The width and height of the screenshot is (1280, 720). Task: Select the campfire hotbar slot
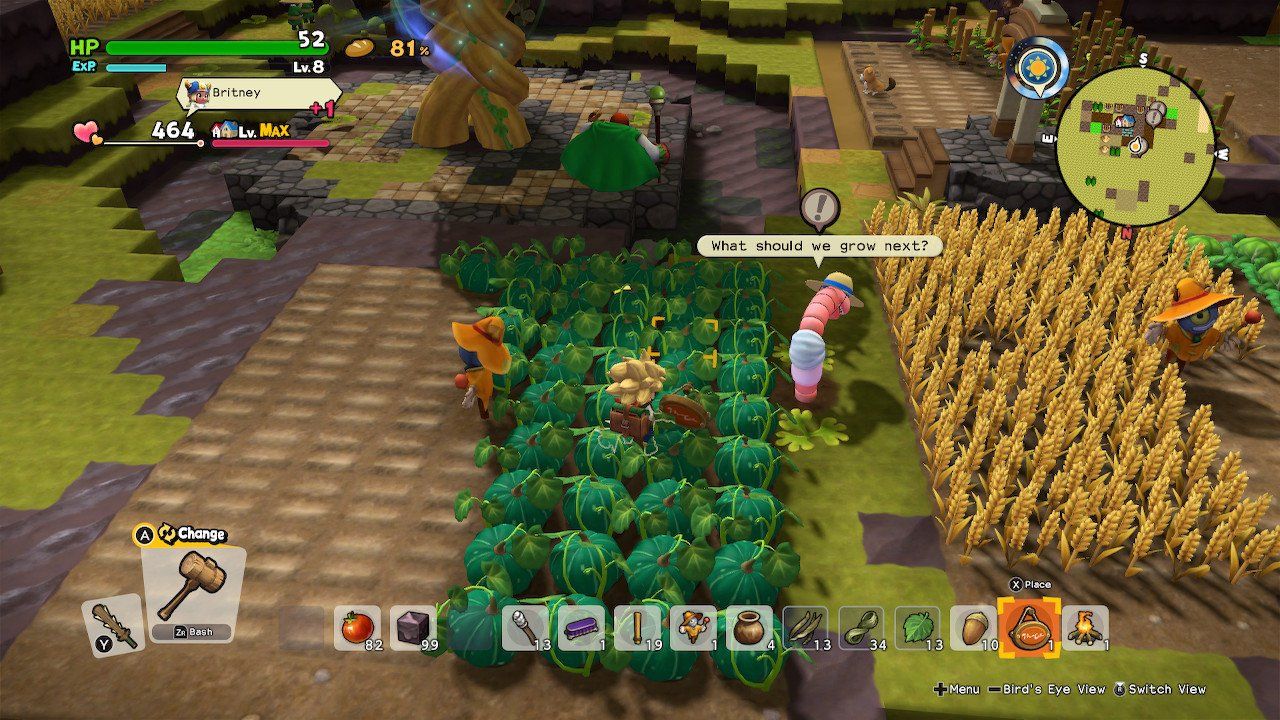[x=1086, y=628]
